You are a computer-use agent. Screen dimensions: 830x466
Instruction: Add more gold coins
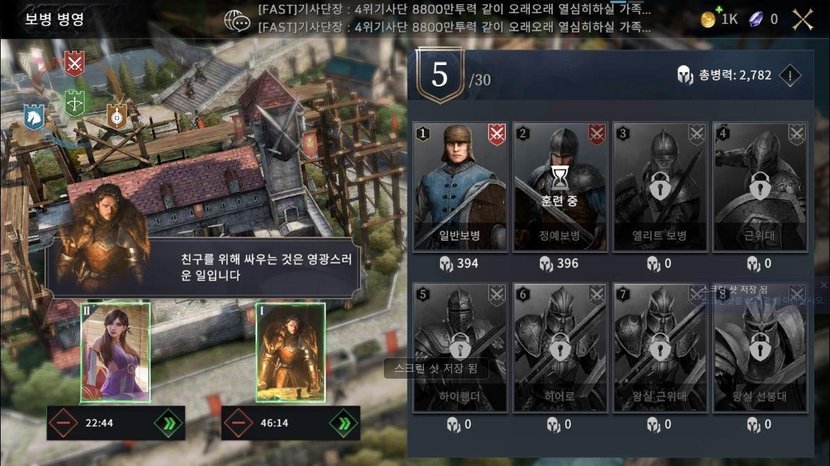tap(709, 19)
